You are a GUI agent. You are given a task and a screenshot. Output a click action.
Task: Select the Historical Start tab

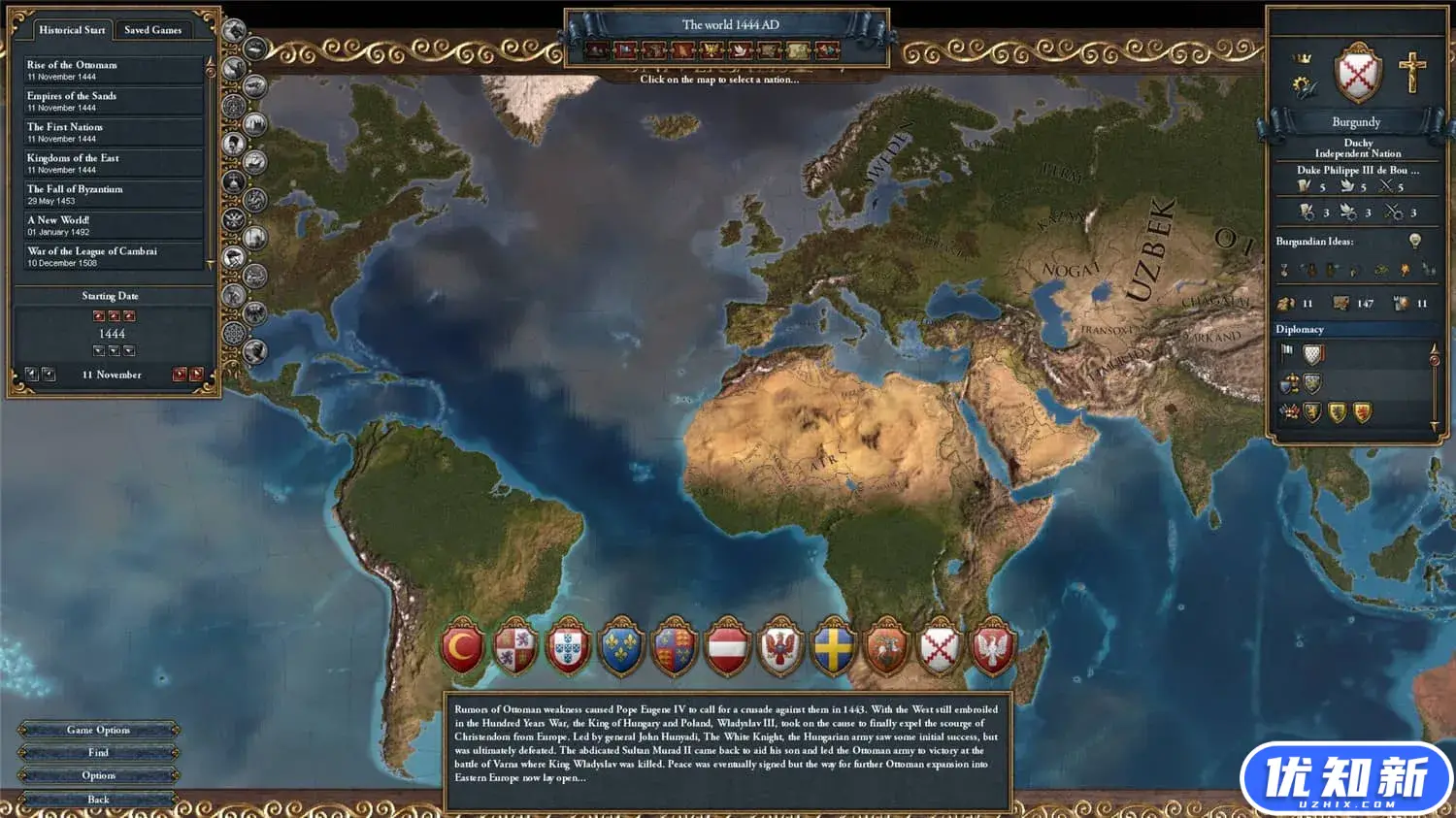point(72,30)
